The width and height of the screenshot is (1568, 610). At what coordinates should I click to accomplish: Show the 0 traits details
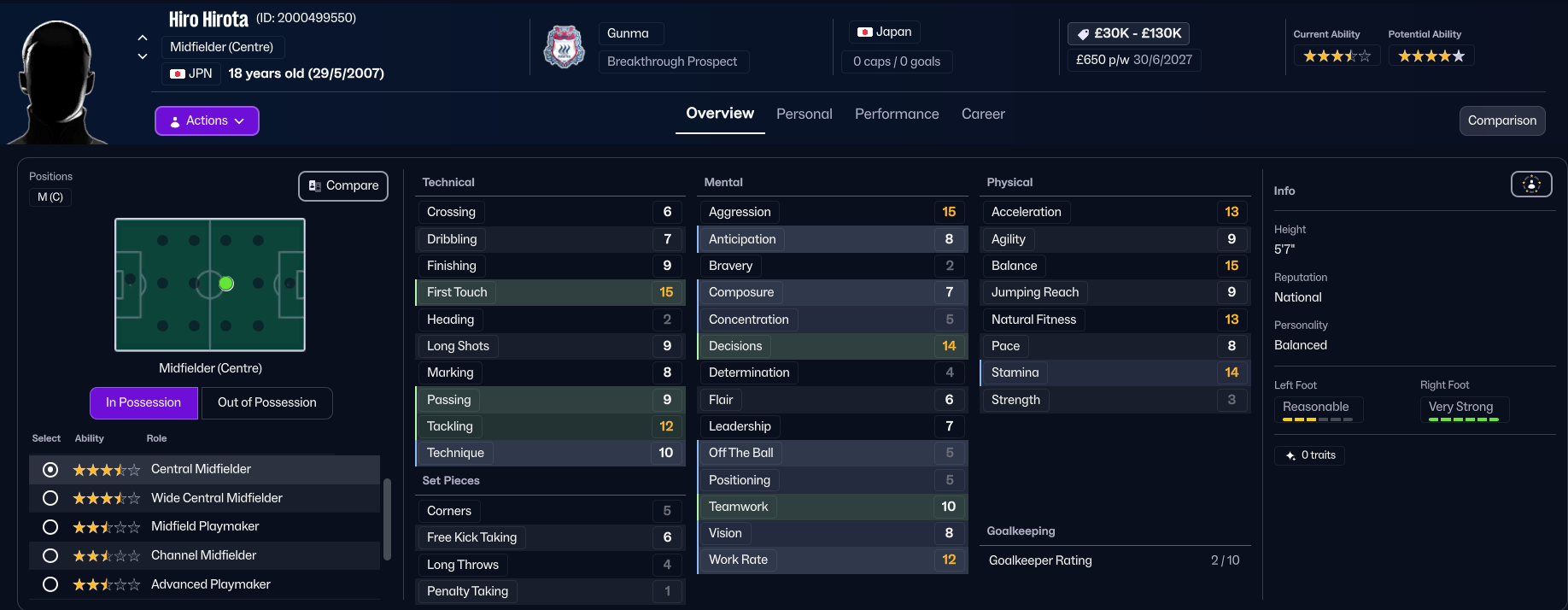(1310, 455)
